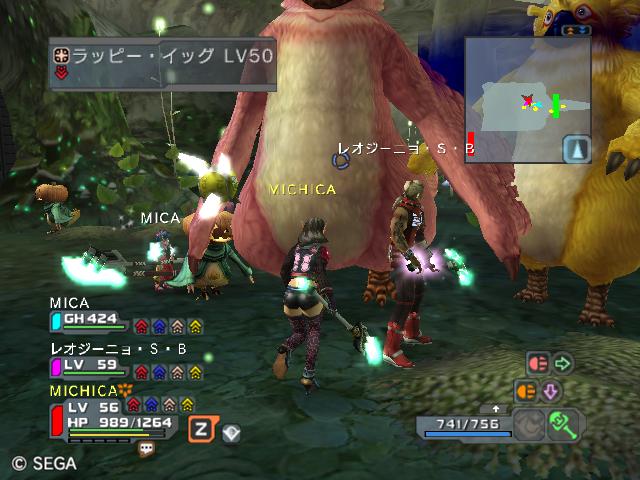This screenshot has height=480, width=640.
Task: Select the green wrench weapon icon
Action: coord(565,425)
